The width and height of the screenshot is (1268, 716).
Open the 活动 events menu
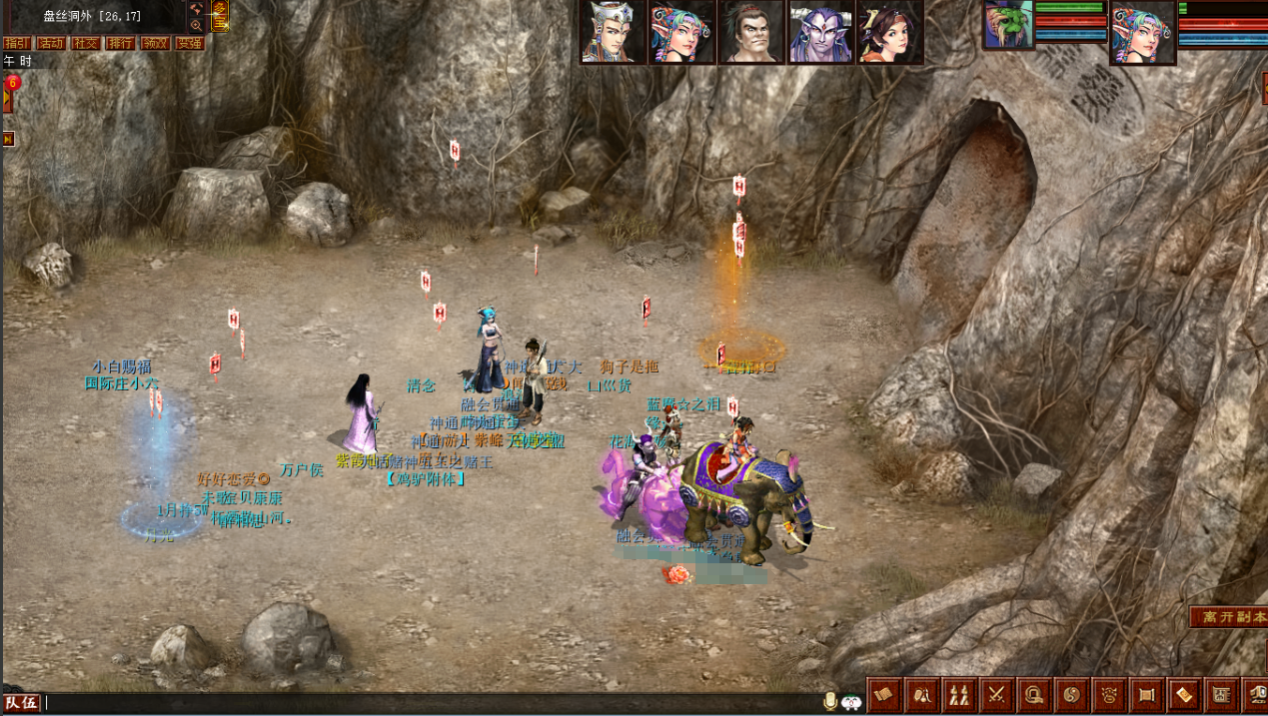click(51, 43)
